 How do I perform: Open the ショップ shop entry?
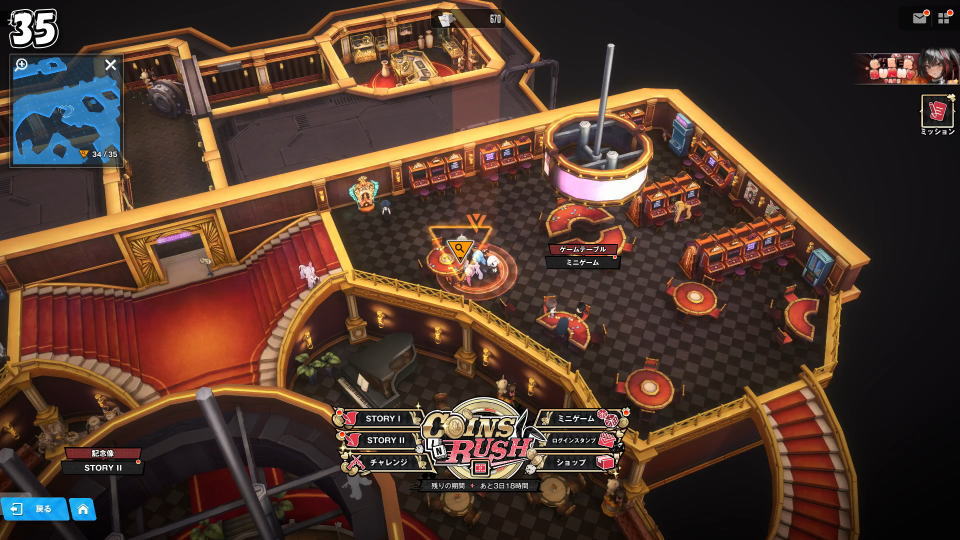tap(573, 462)
